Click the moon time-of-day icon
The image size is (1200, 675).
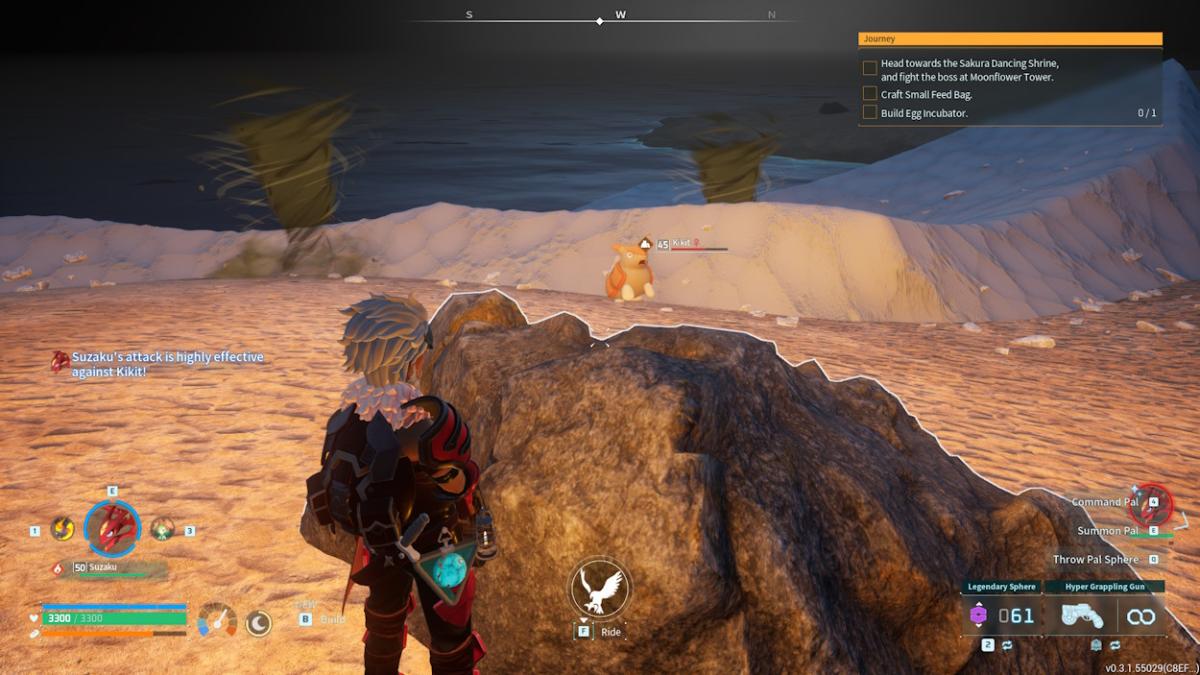pos(259,623)
